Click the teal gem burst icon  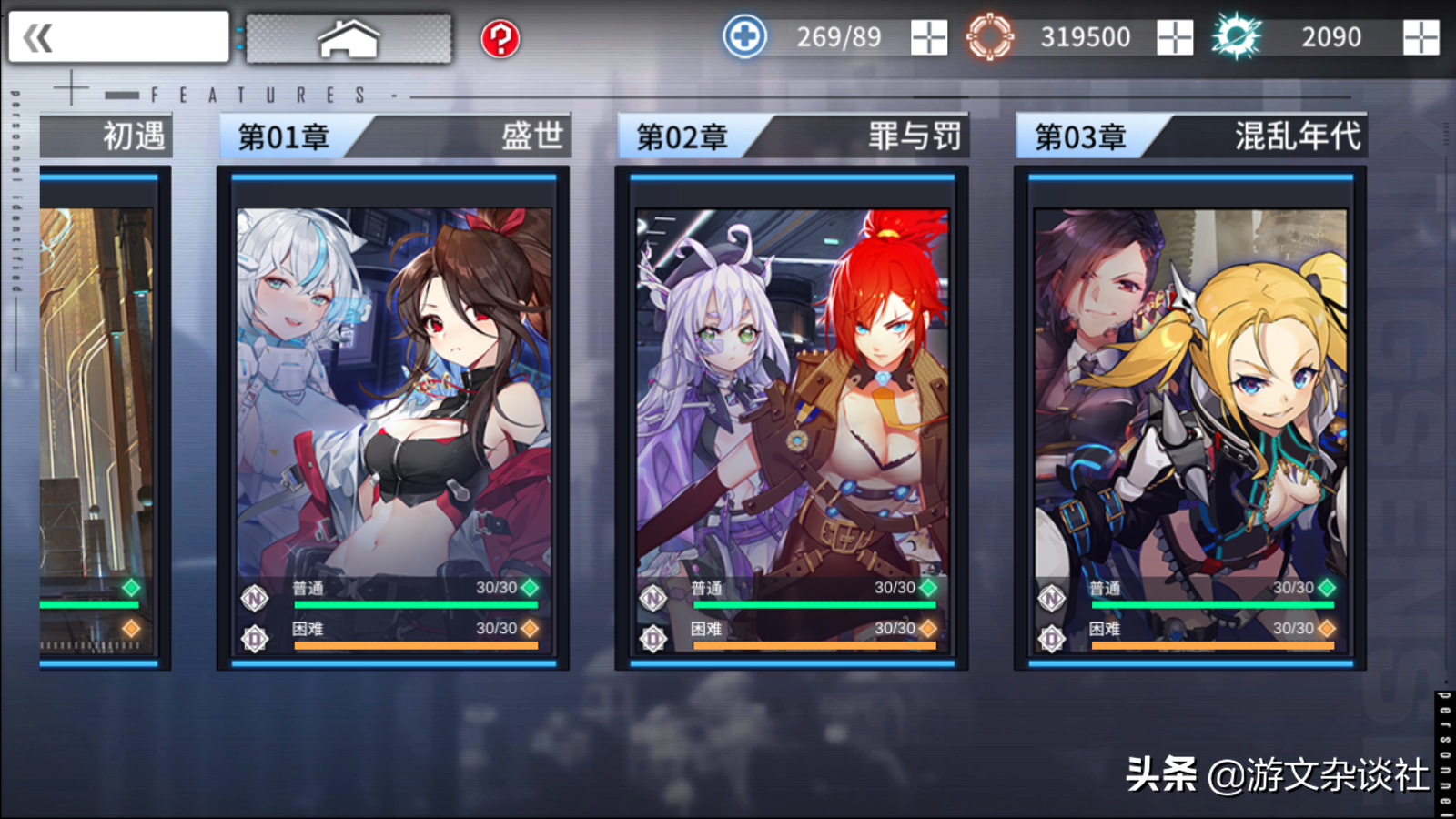(1237, 36)
